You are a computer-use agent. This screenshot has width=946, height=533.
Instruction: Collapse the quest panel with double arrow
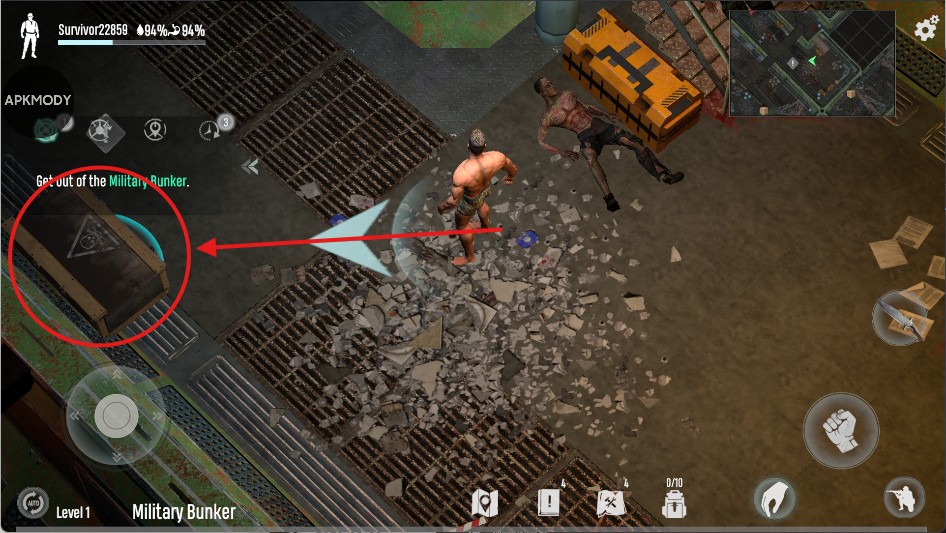tap(250, 166)
